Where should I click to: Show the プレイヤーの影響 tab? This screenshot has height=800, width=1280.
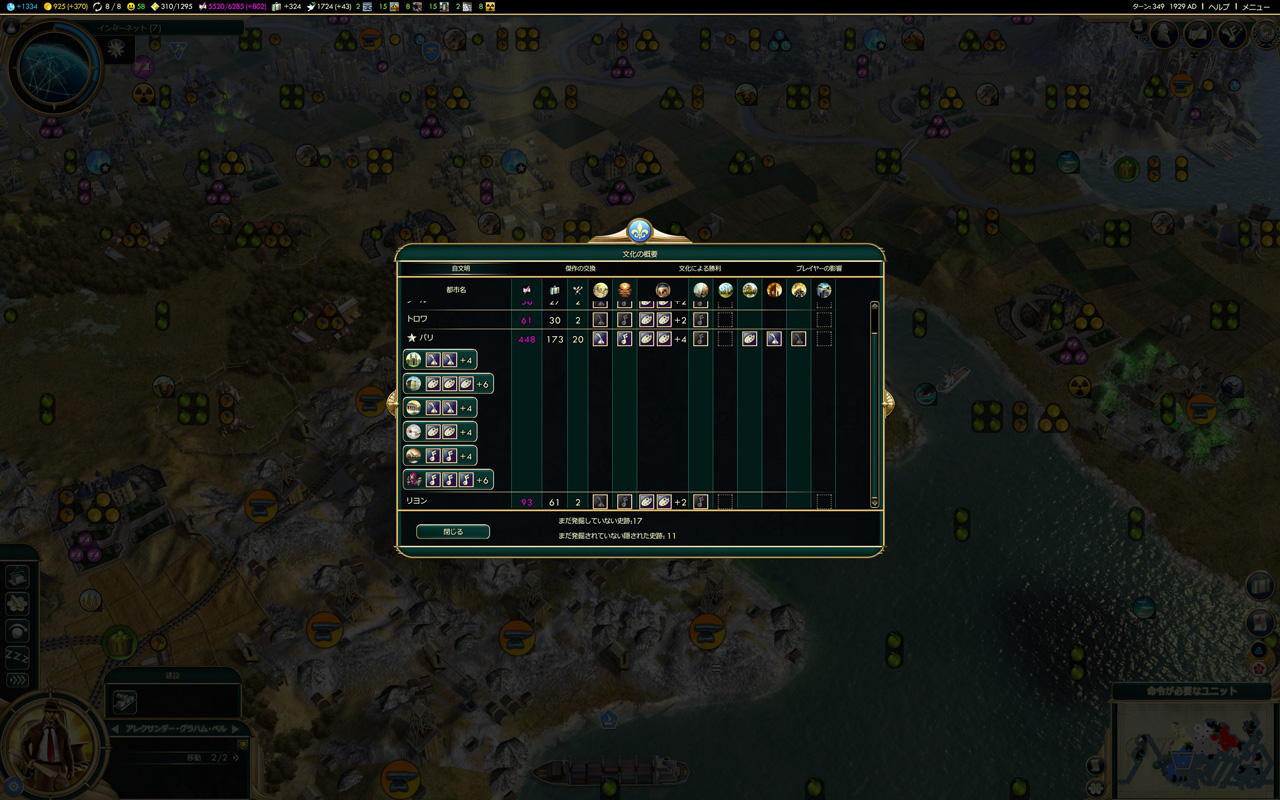coord(819,269)
